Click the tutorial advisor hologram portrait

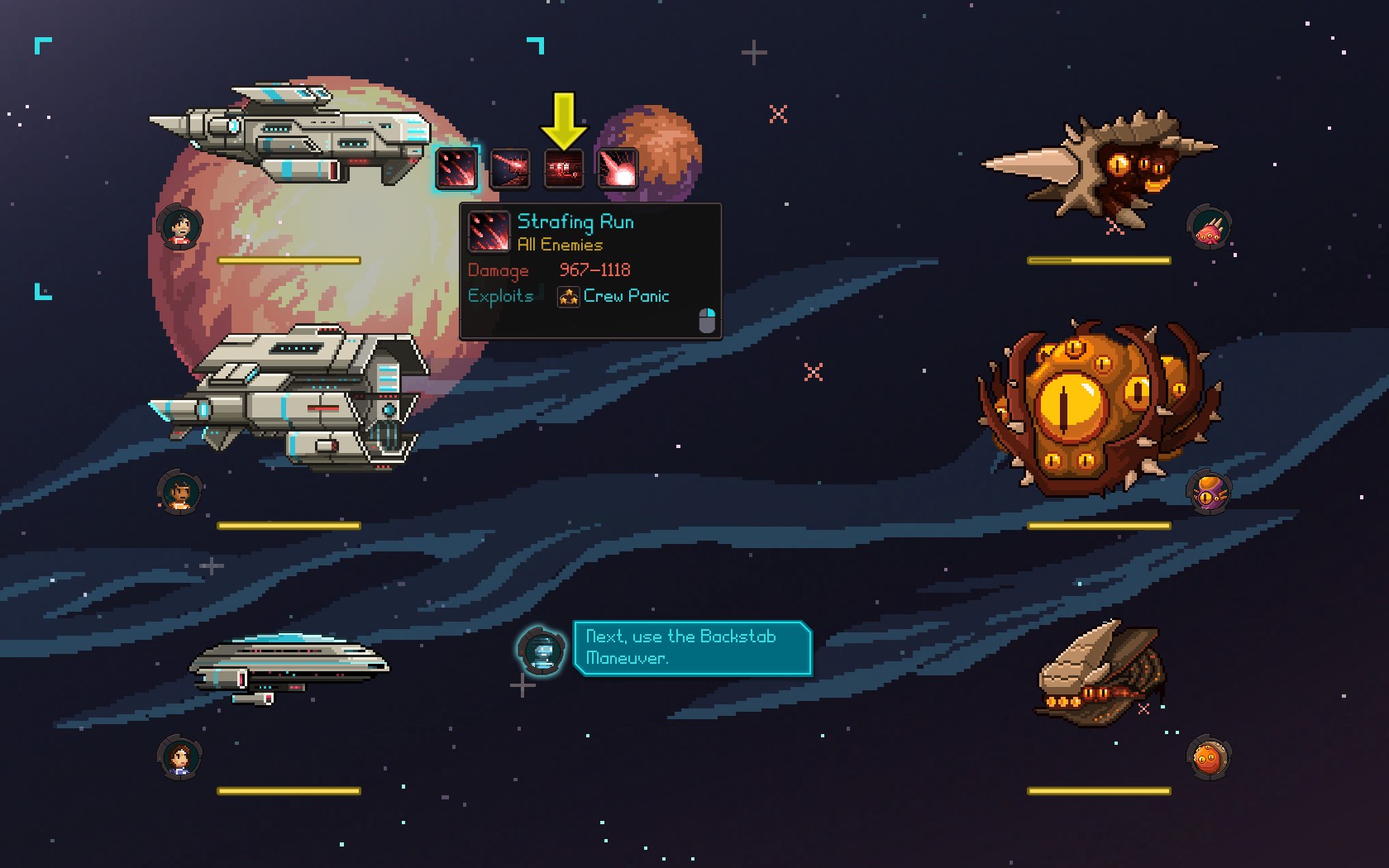pos(542,650)
